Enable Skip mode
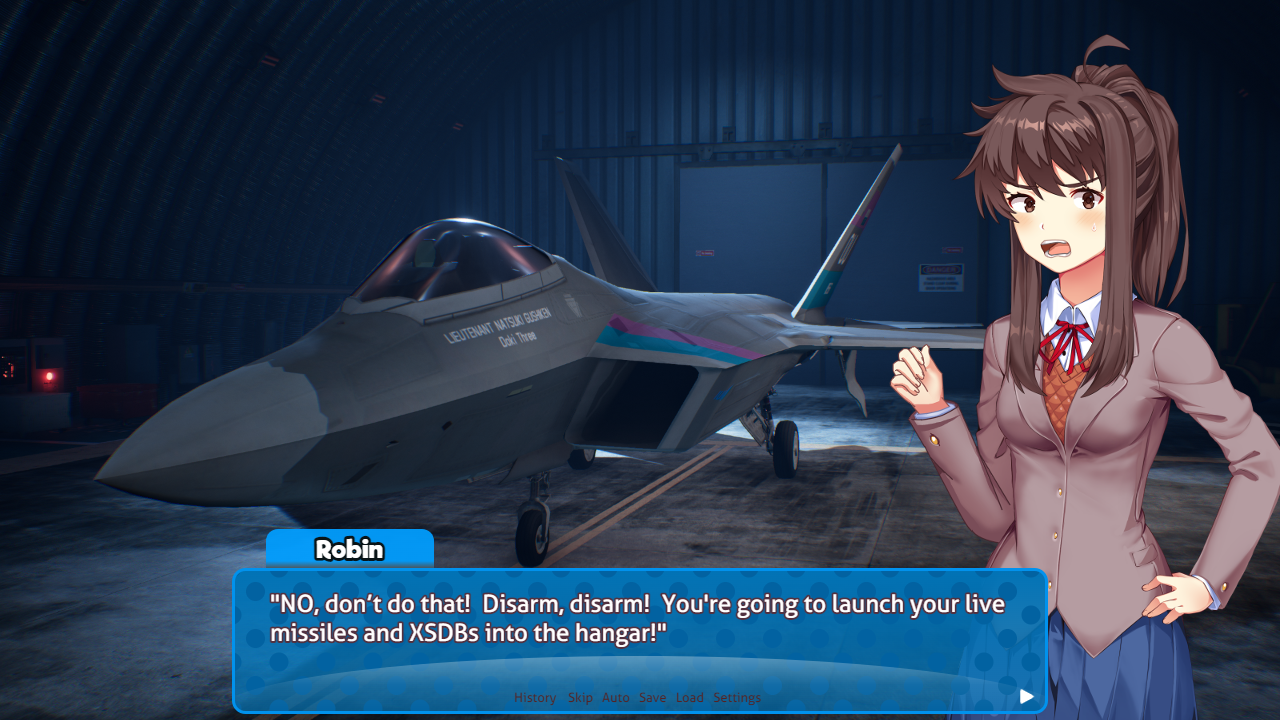 (x=580, y=697)
